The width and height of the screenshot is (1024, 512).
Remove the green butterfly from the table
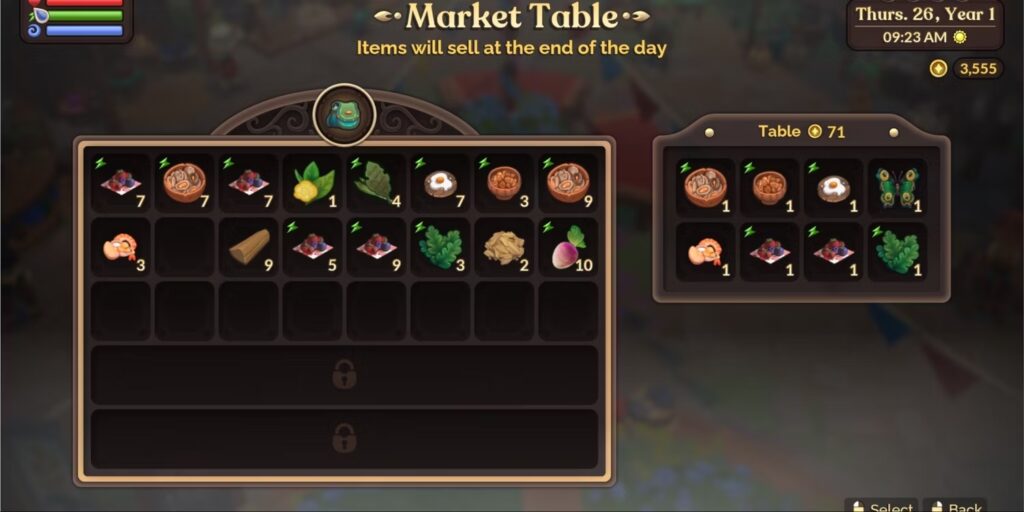click(x=897, y=187)
